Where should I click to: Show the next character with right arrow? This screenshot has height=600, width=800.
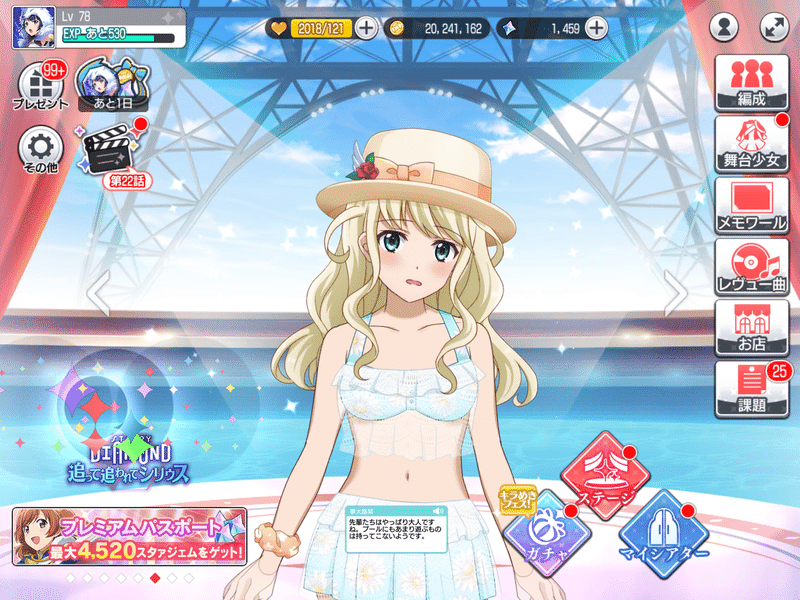click(677, 293)
